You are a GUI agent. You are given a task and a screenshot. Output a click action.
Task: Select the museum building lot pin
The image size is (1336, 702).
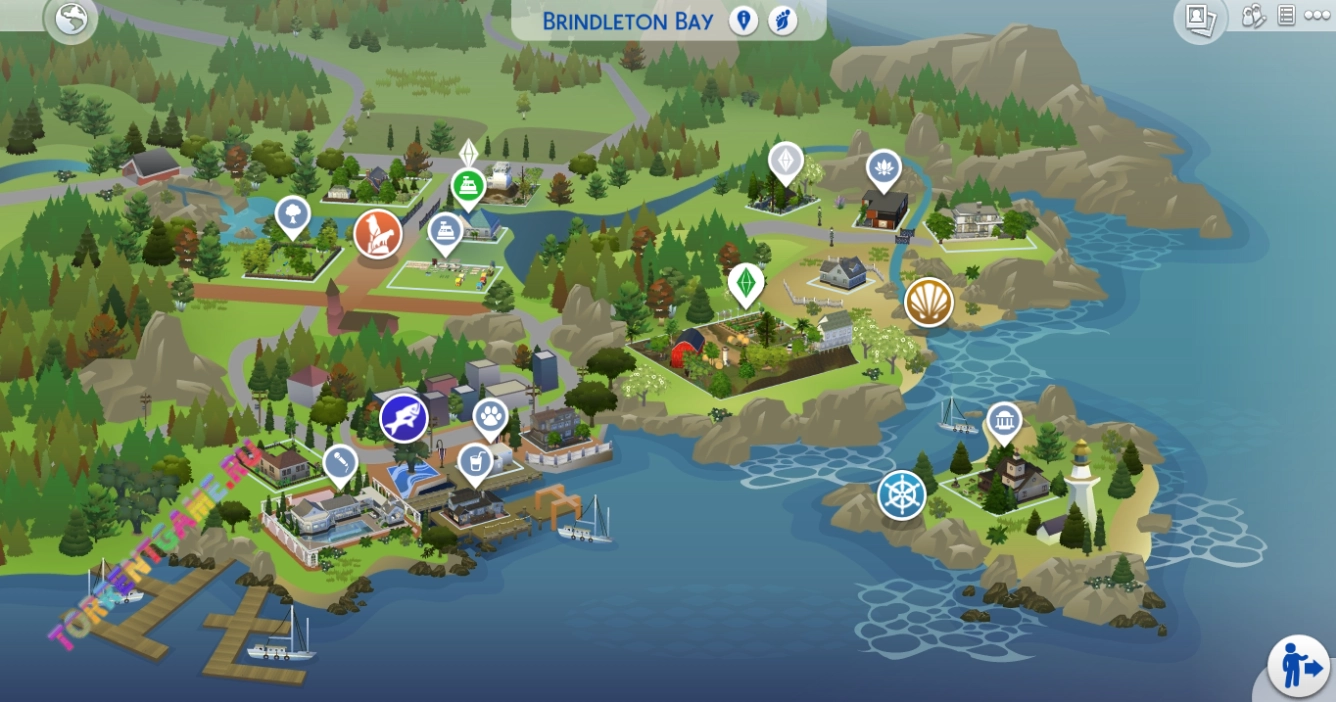coord(1004,420)
